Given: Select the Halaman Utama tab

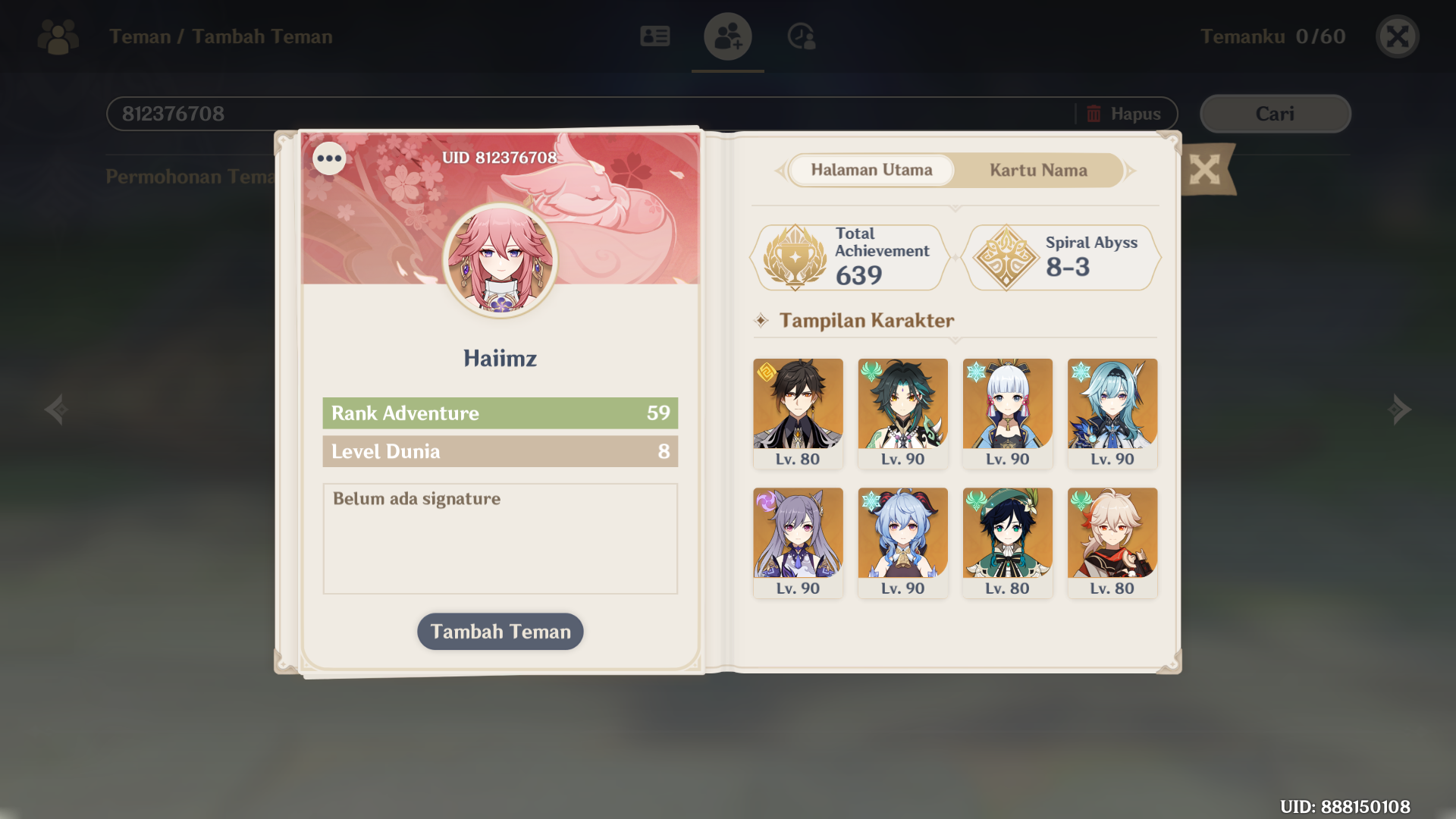Looking at the screenshot, I should [871, 170].
